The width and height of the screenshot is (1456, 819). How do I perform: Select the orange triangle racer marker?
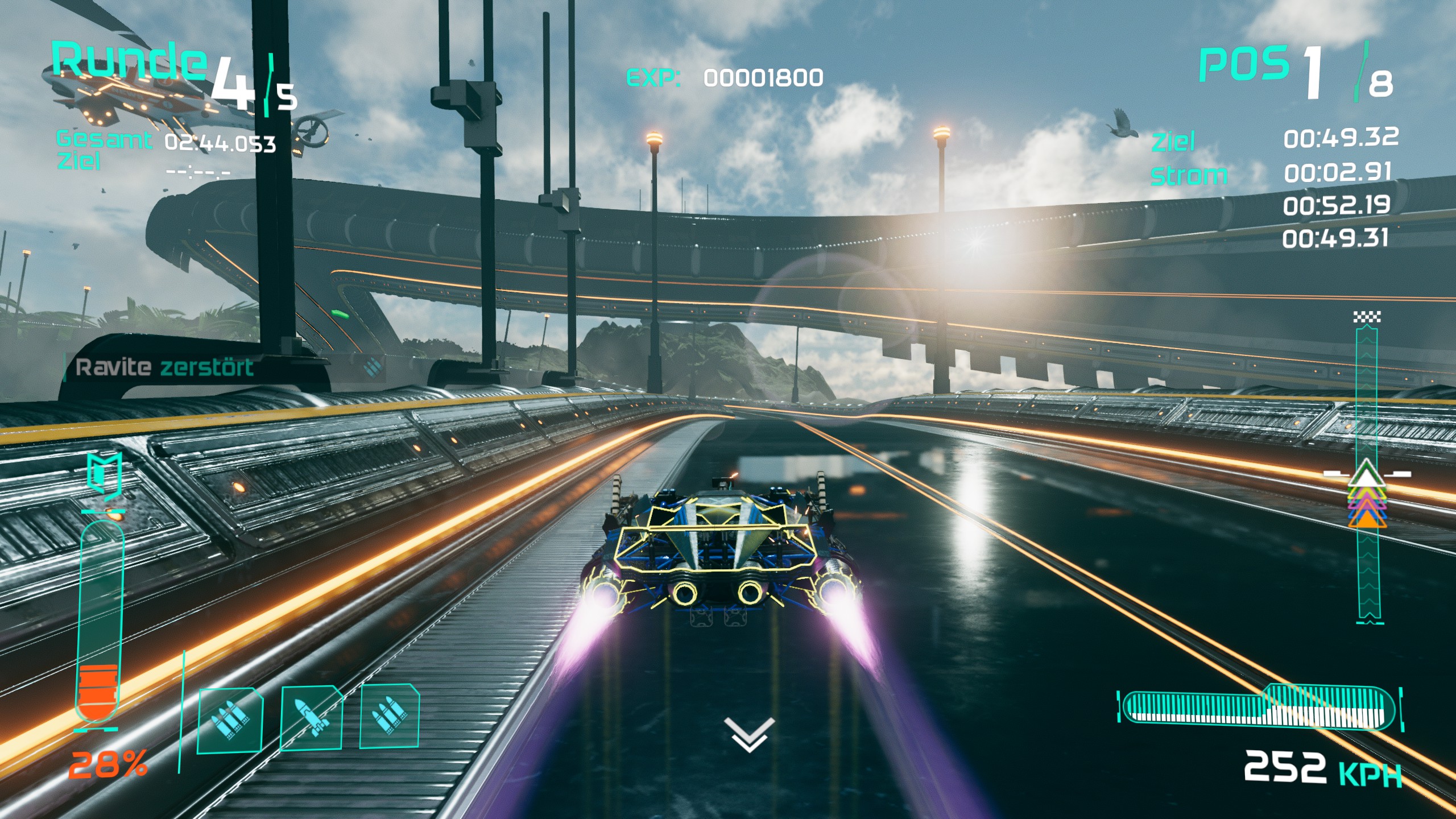pos(1367,520)
